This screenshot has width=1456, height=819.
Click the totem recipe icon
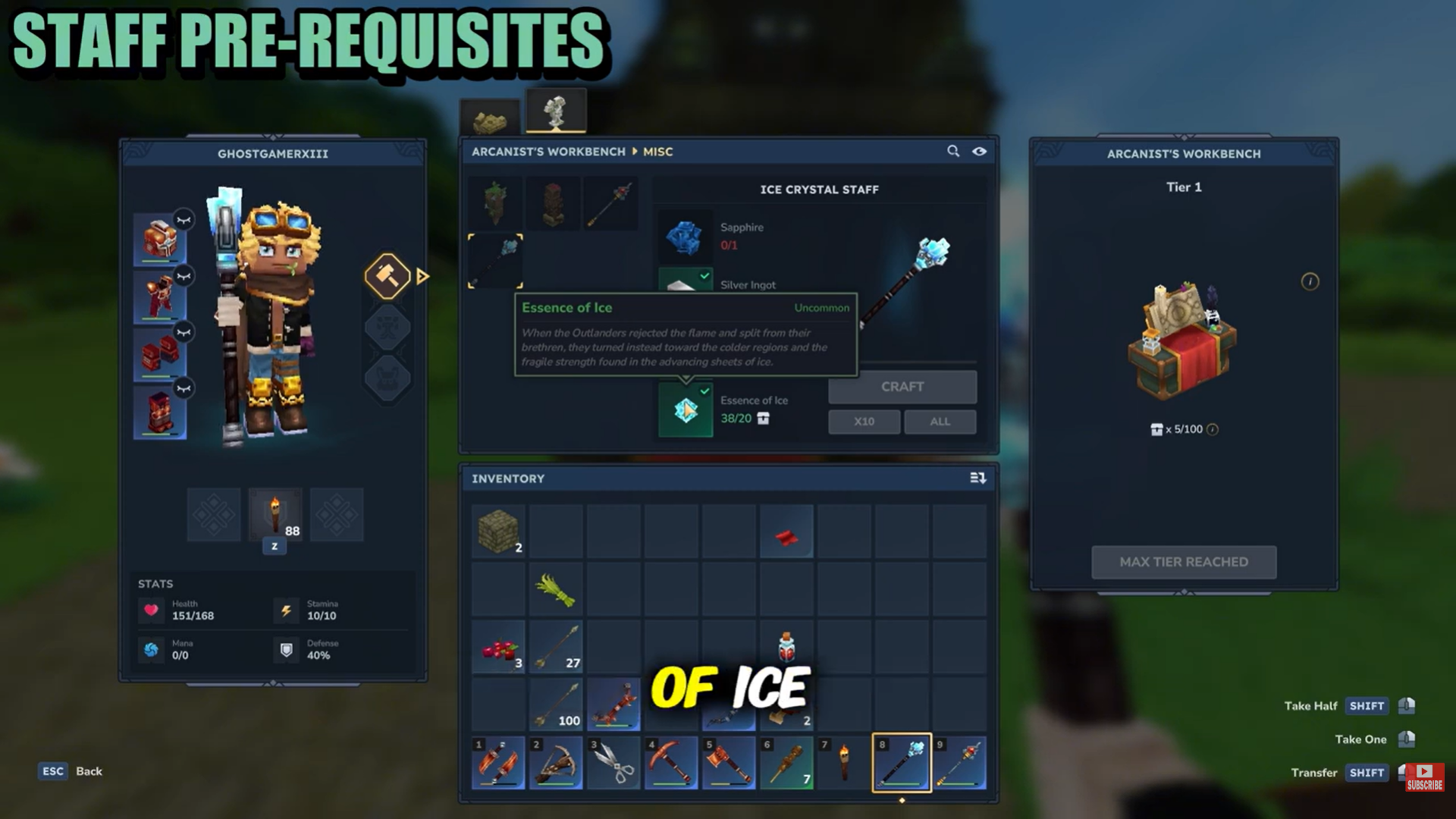pyautogui.click(x=554, y=202)
